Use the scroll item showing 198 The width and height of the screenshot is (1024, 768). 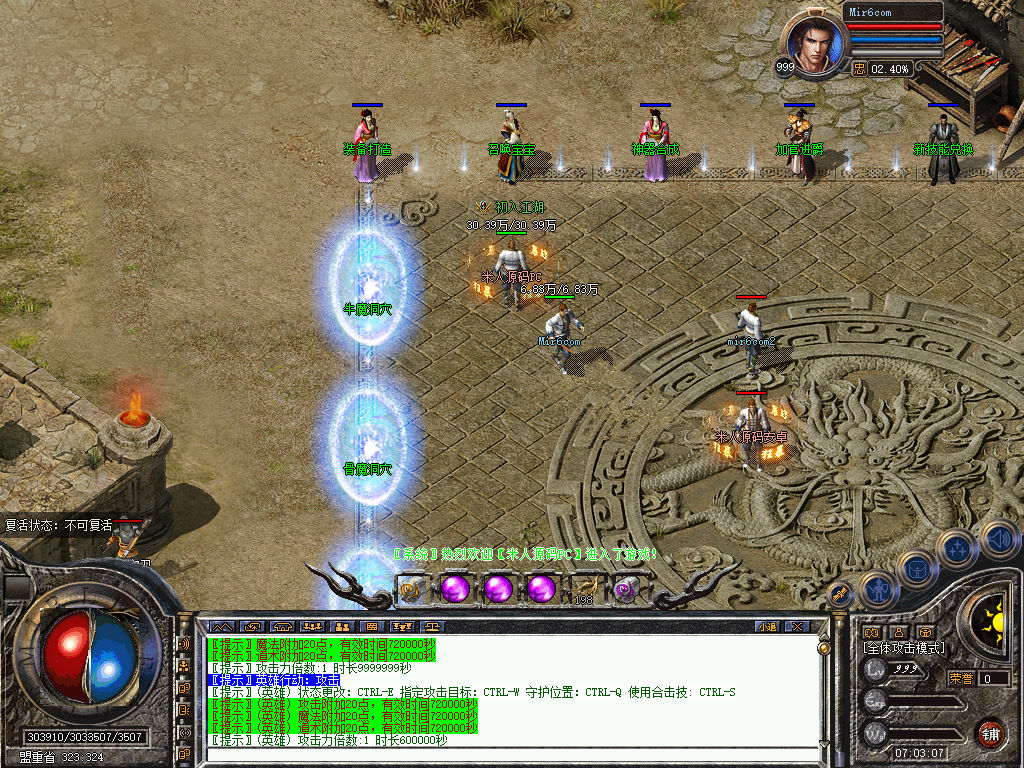click(x=585, y=589)
